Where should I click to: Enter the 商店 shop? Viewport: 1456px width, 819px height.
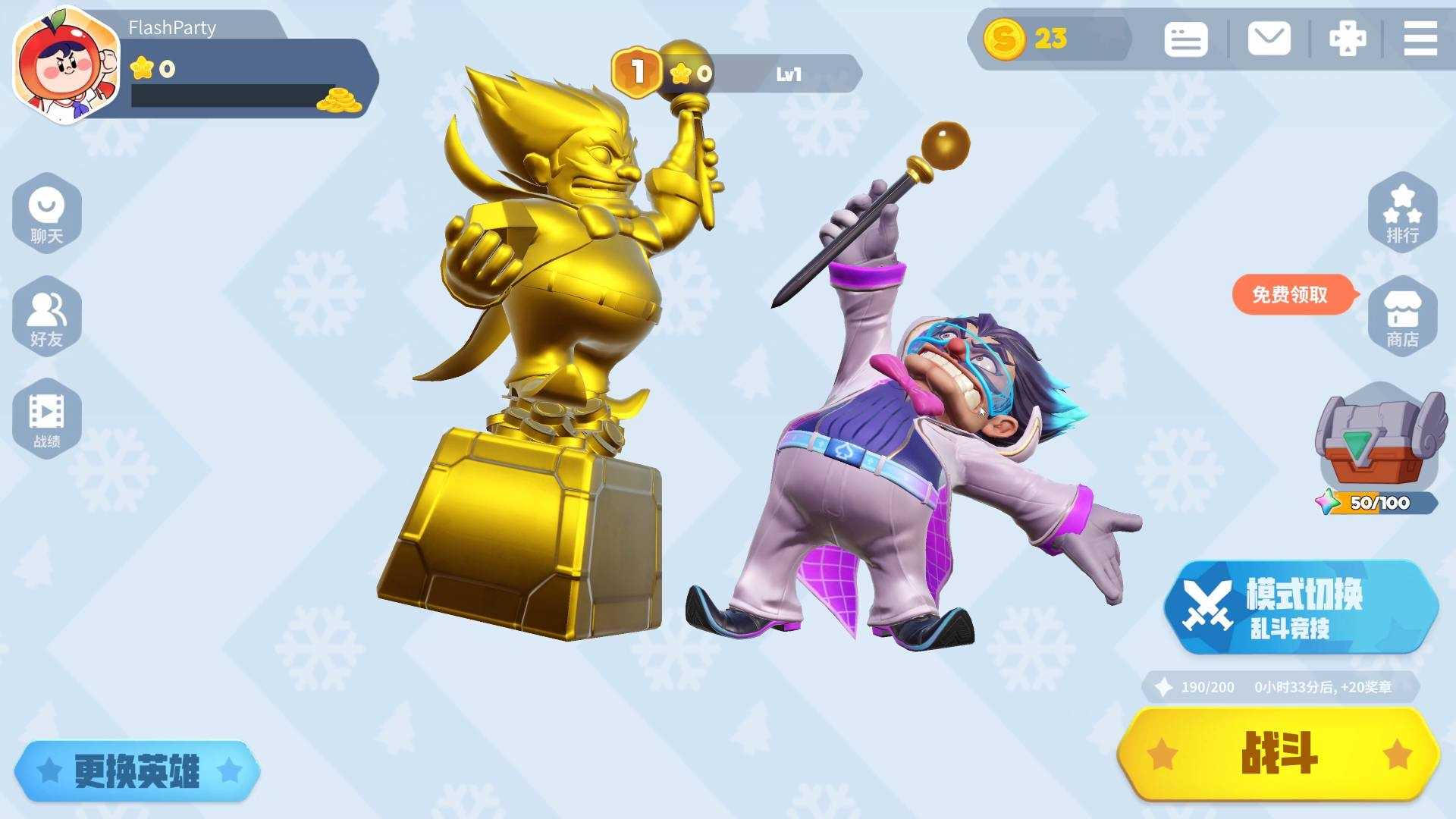1402,317
